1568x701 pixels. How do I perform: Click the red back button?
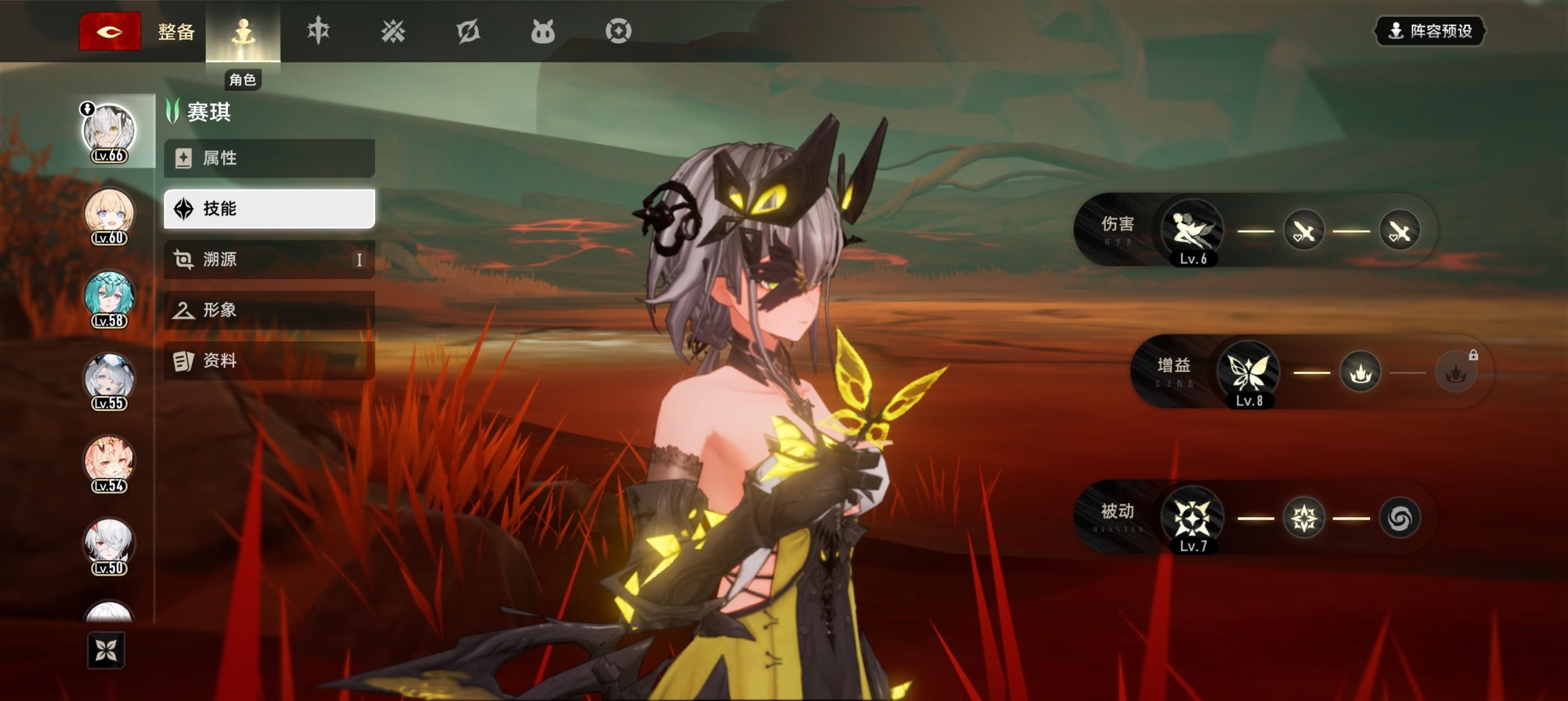point(110,31)
